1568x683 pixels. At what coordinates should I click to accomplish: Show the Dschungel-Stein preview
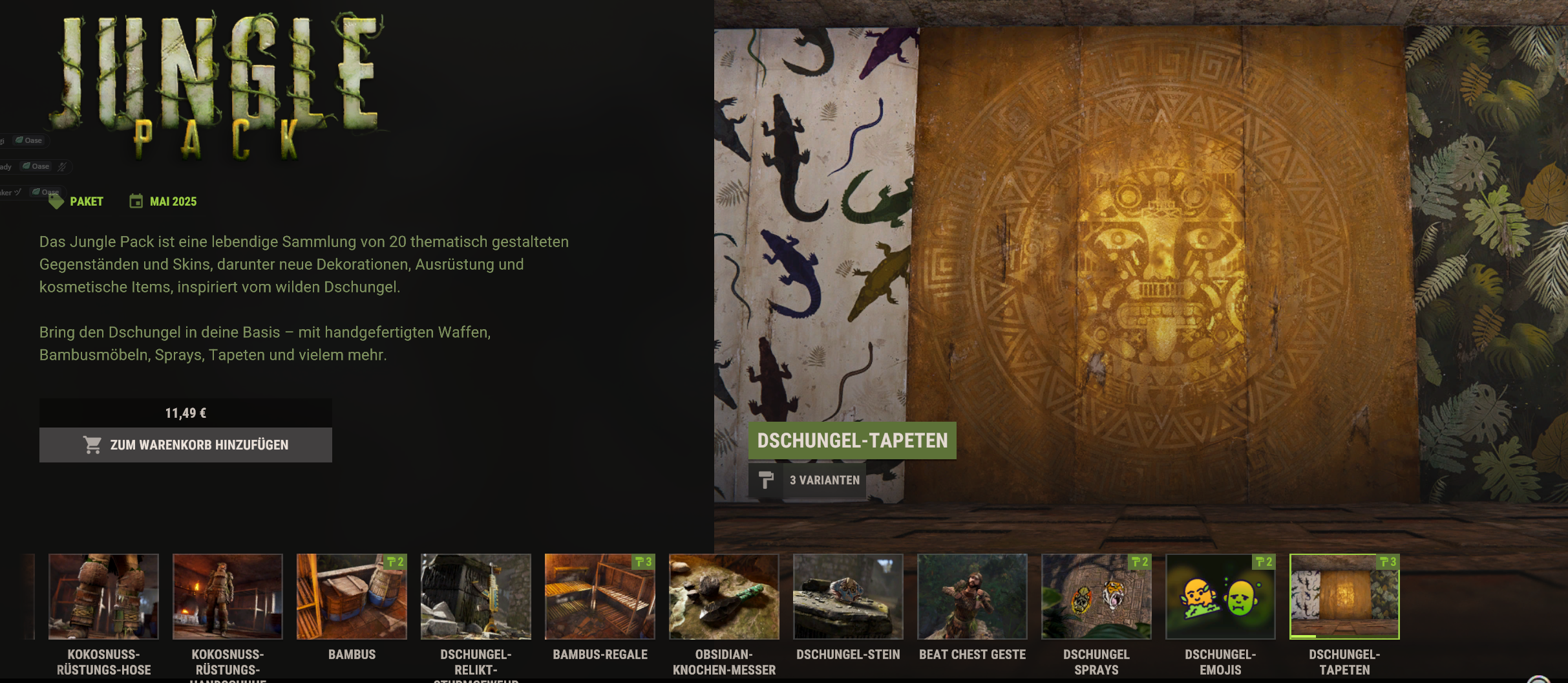[x=848, y=596]
